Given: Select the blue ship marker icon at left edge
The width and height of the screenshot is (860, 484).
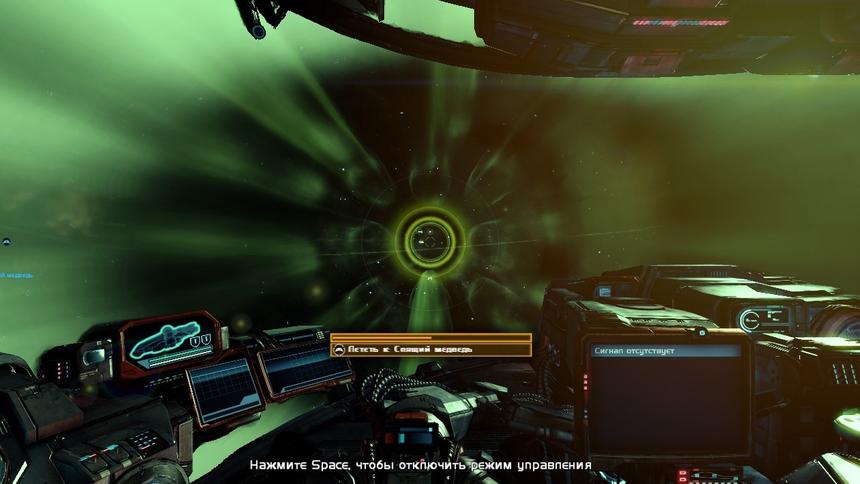Looking at the screenshot, I should [5, 241].
